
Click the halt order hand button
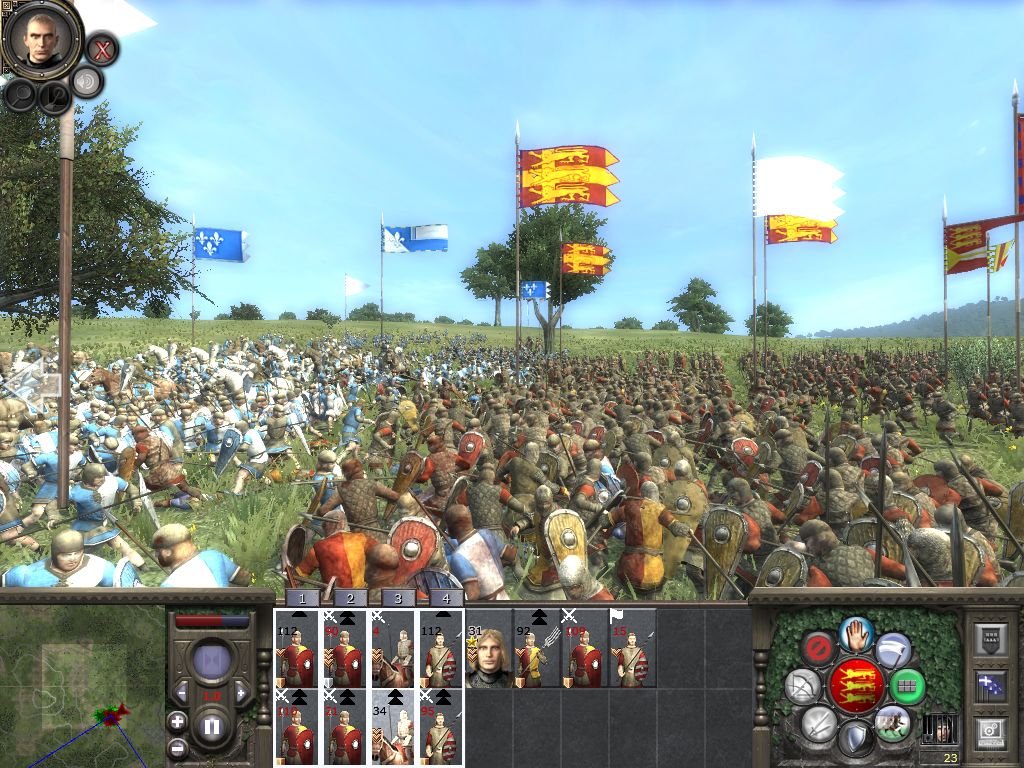(853, 632)
